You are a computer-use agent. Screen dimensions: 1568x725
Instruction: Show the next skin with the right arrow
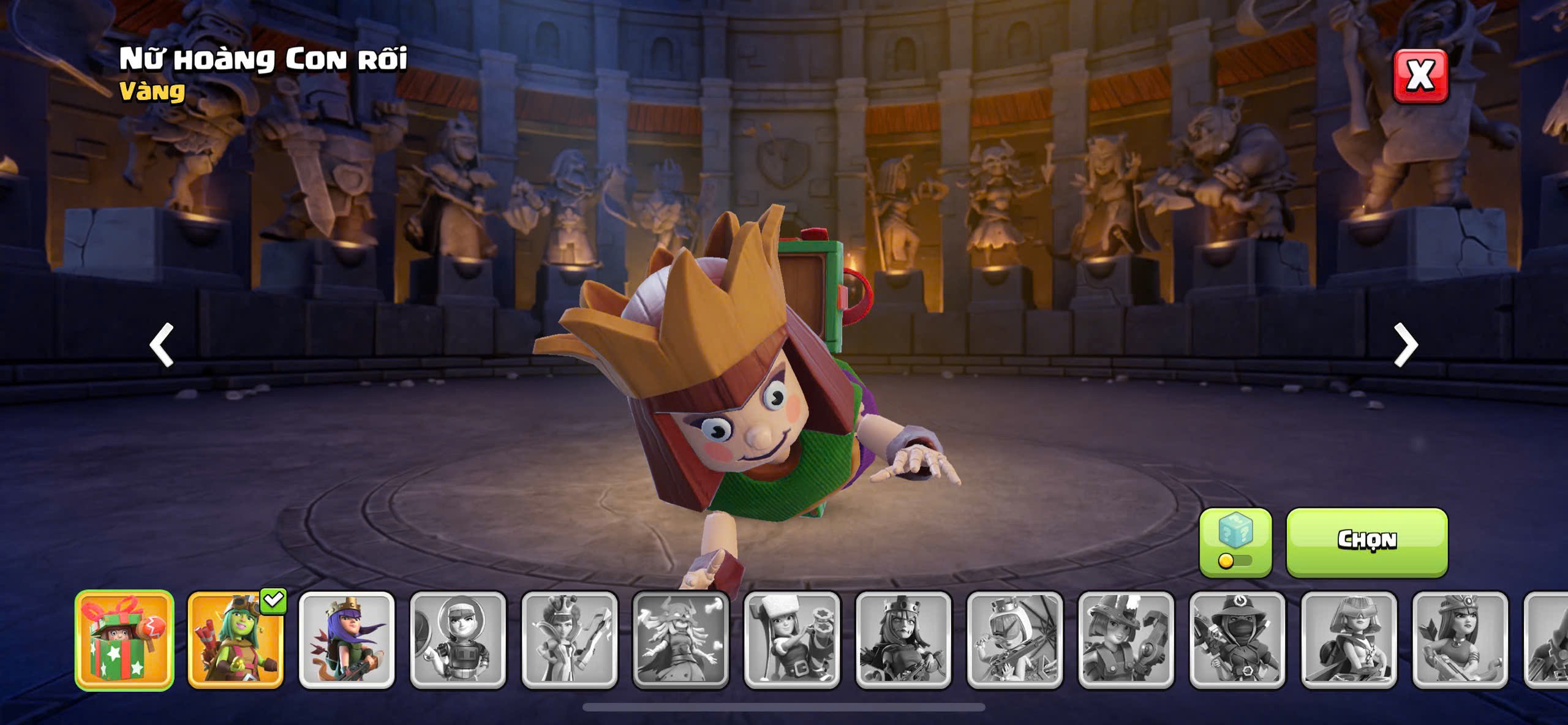pyautogui.click(x=1406, y=345)
